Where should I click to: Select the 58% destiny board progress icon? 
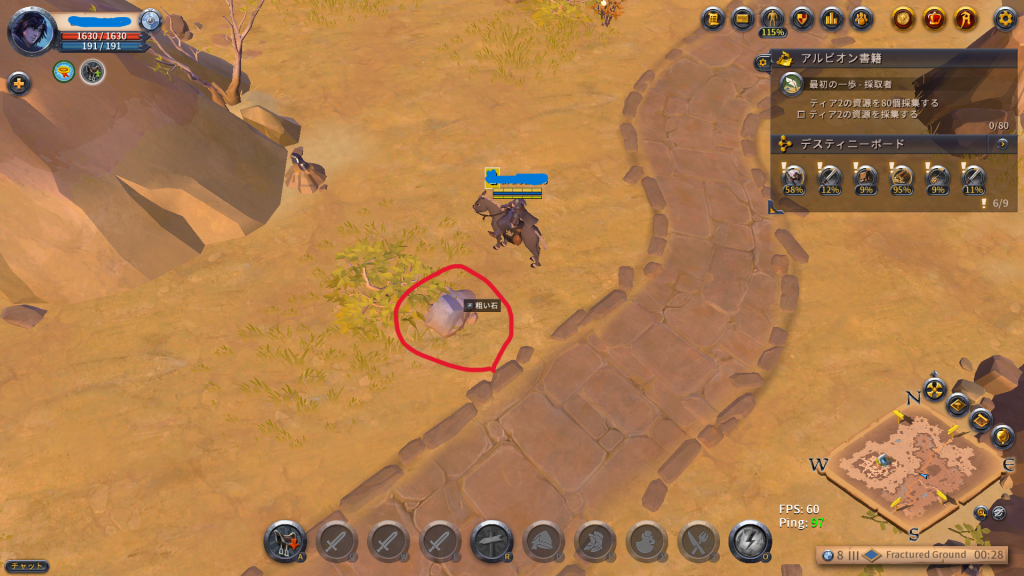point(793,178)
